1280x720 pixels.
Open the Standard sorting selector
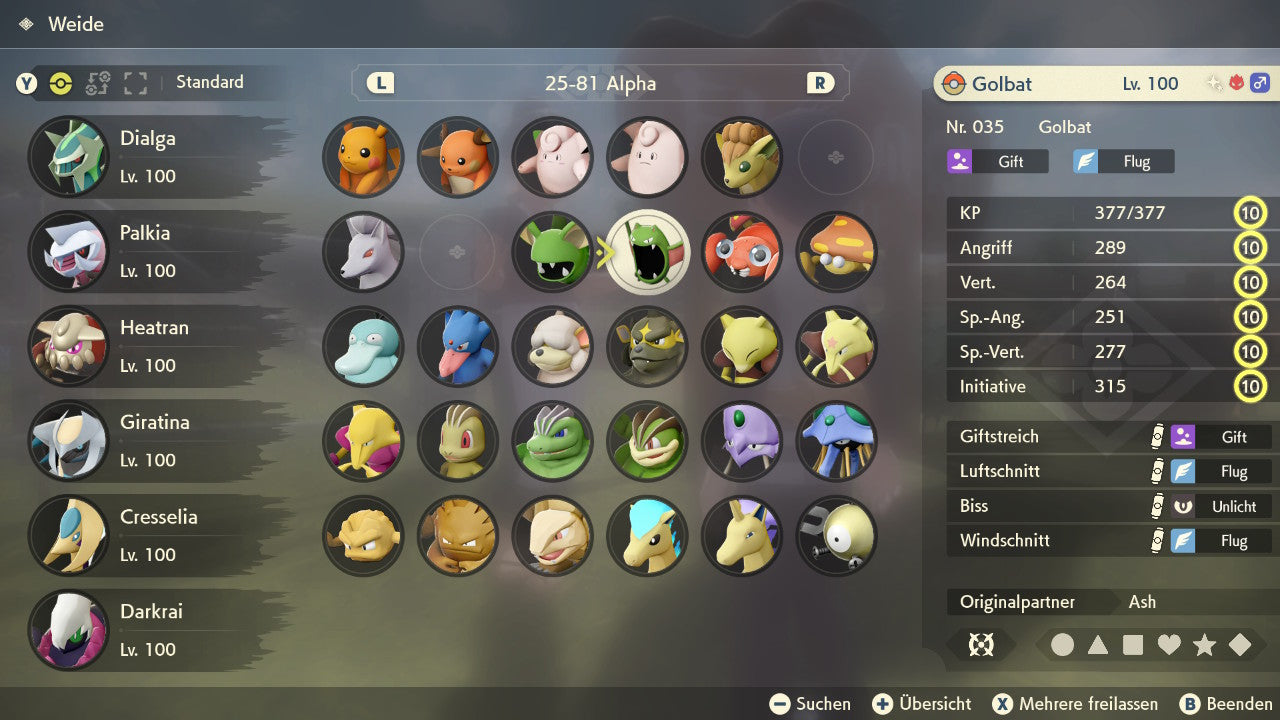pyautogui.click(x=209, y=82)
